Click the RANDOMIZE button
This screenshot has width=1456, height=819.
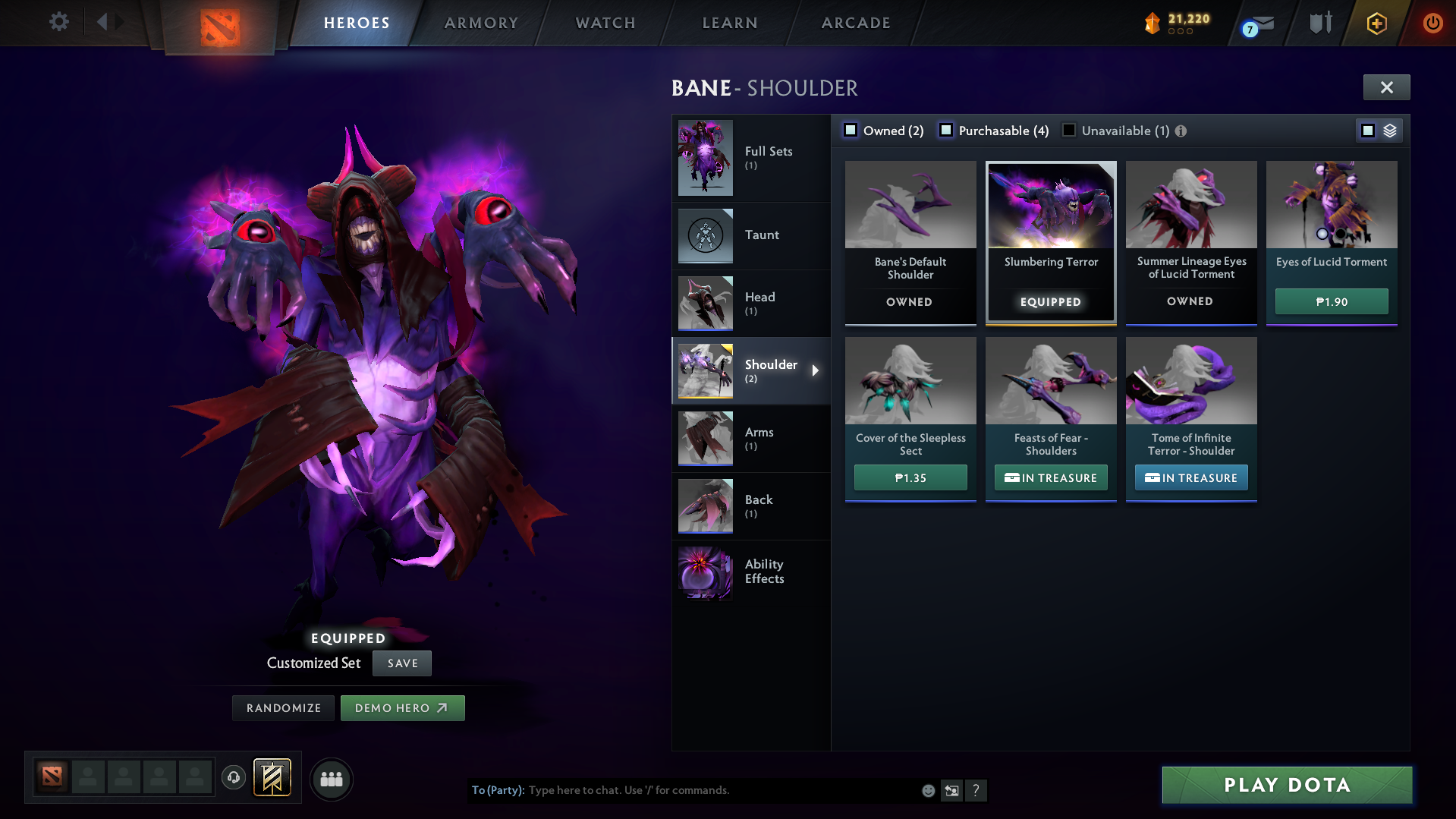[282, 707]
